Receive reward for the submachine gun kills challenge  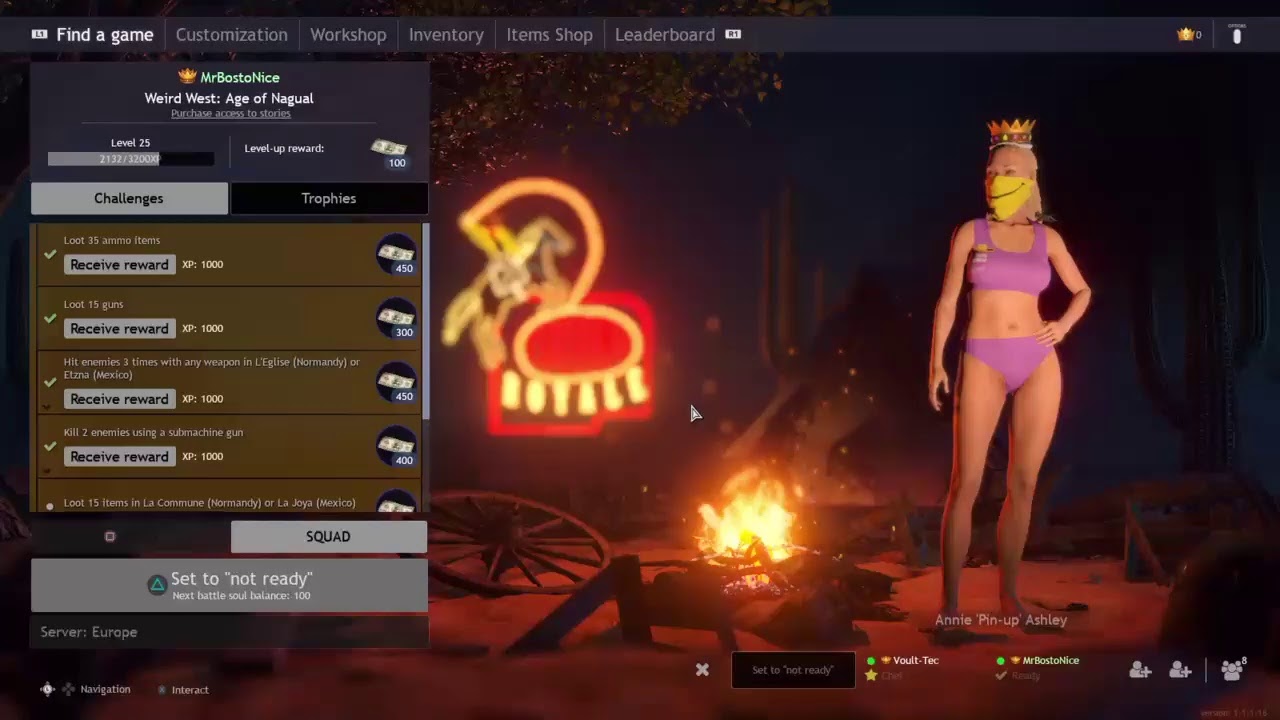click(x=119, y=457)
